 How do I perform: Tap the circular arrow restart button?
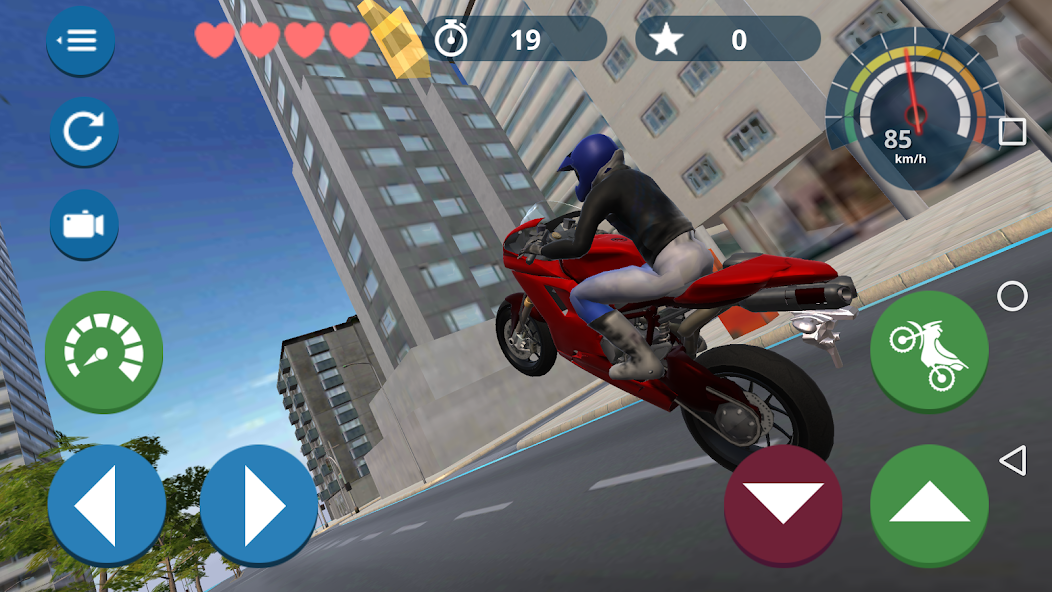[x=84, y=132]
